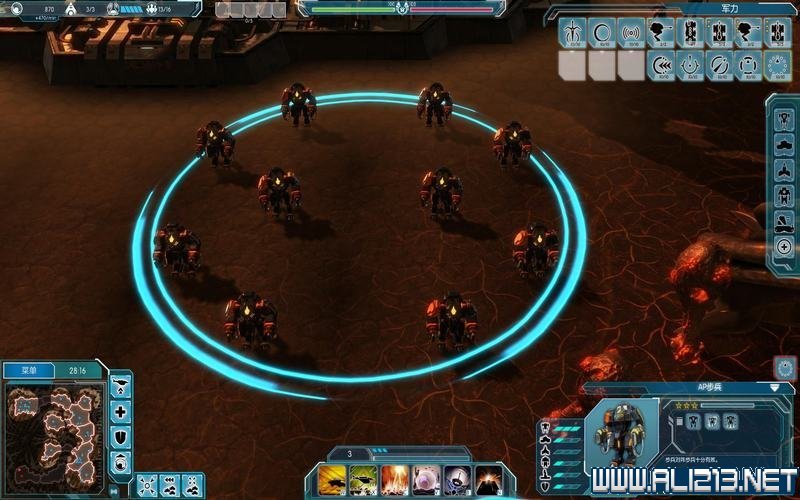This screenshot has width=800, height=500.
Task: Click the round gear button above unit panel
Action: (x=785, y=367)
